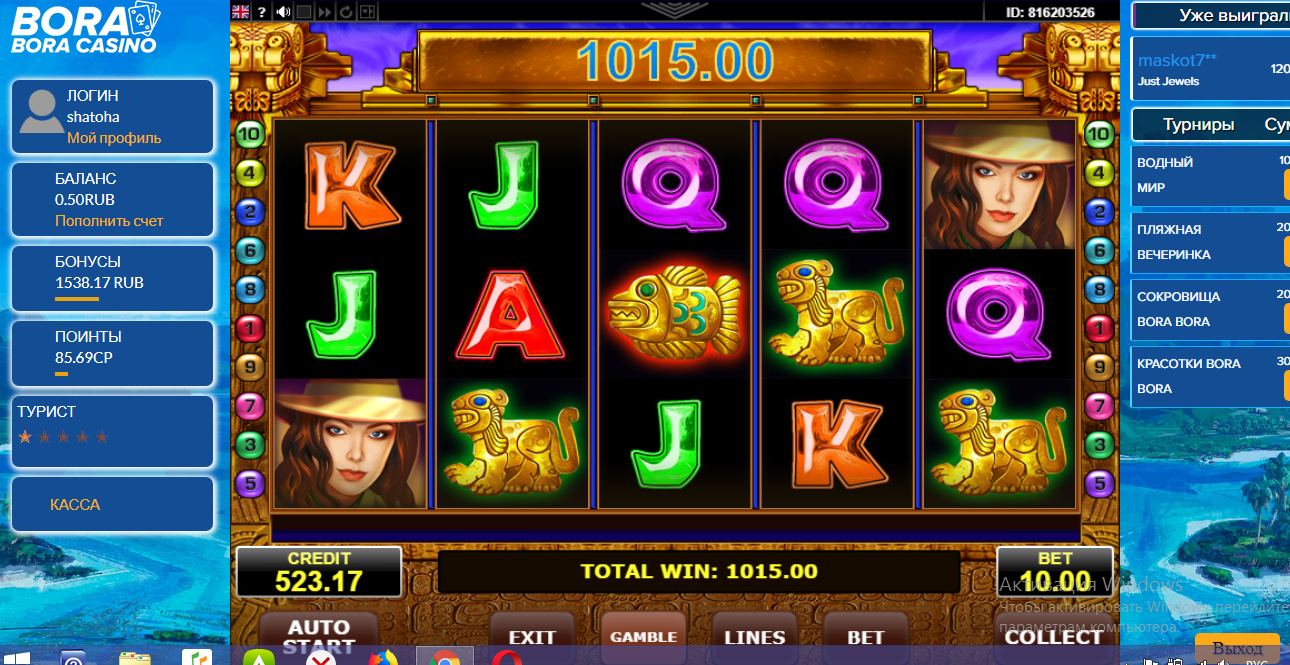1290x665 pixels.
Task: Open the Касса cashier panel
Action: tap(75, 505)
